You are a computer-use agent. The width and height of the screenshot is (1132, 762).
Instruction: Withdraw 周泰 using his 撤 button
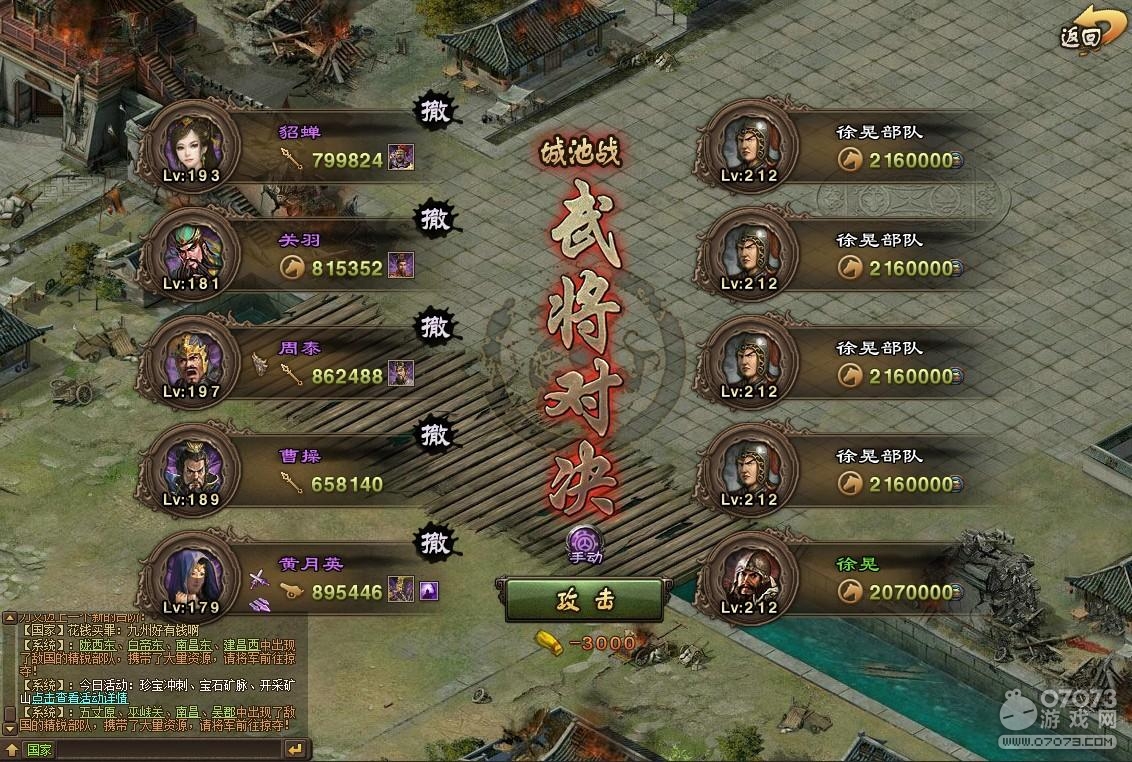click(x=435, y=327)
